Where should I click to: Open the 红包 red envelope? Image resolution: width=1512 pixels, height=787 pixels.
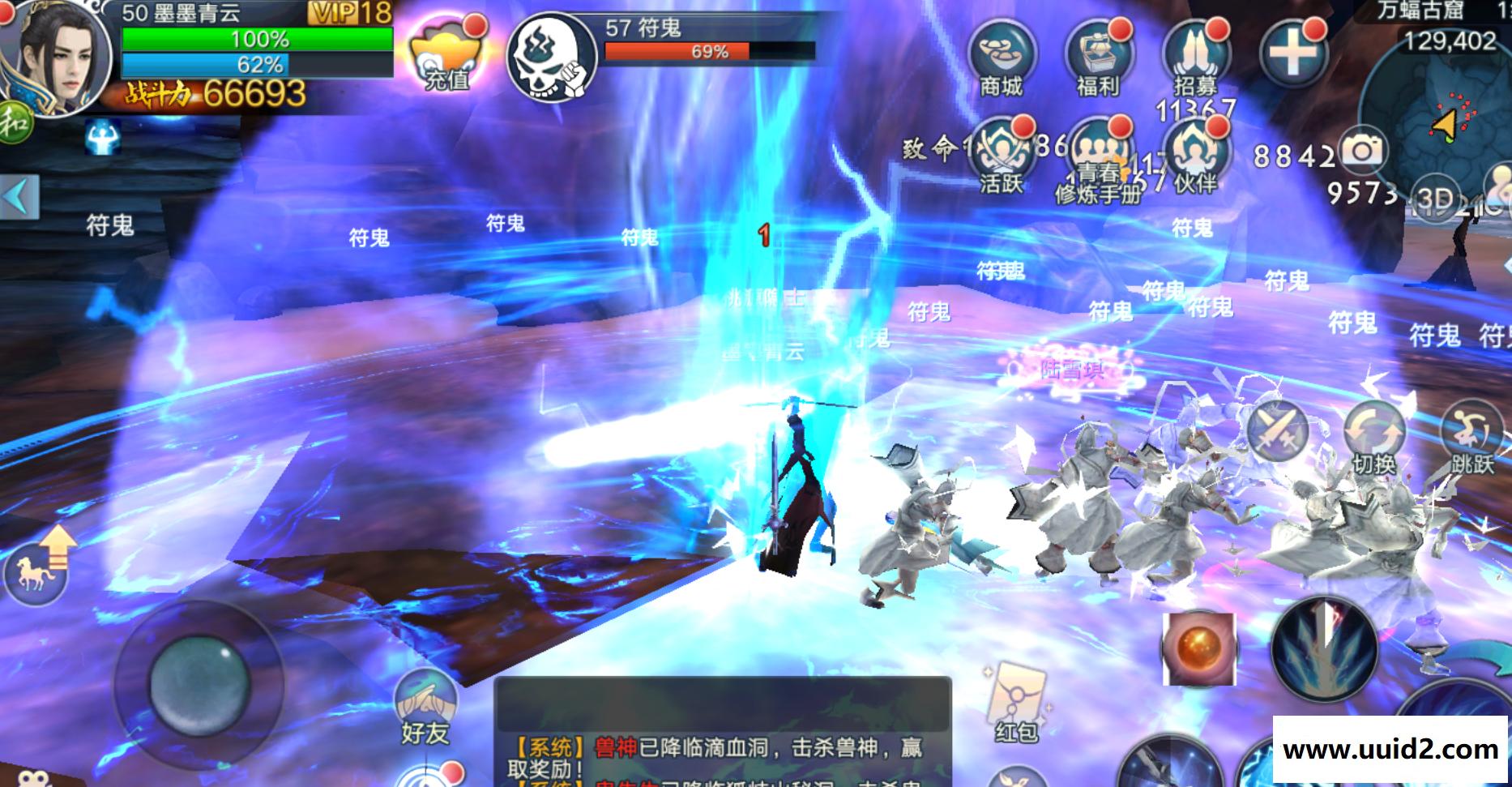tap(1017, 701)
